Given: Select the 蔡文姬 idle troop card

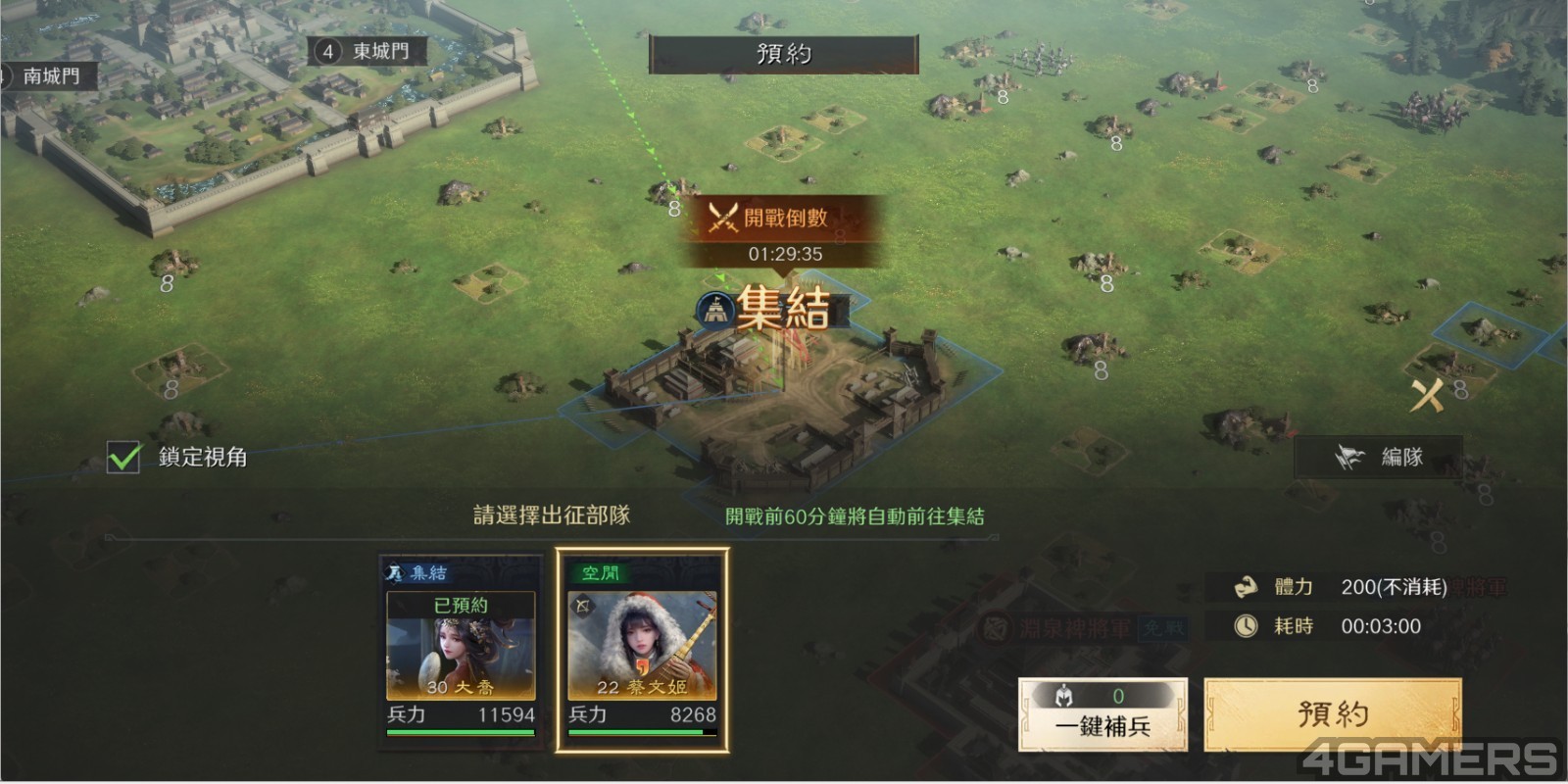Looking at the screenshot, I should pos(642,651).
